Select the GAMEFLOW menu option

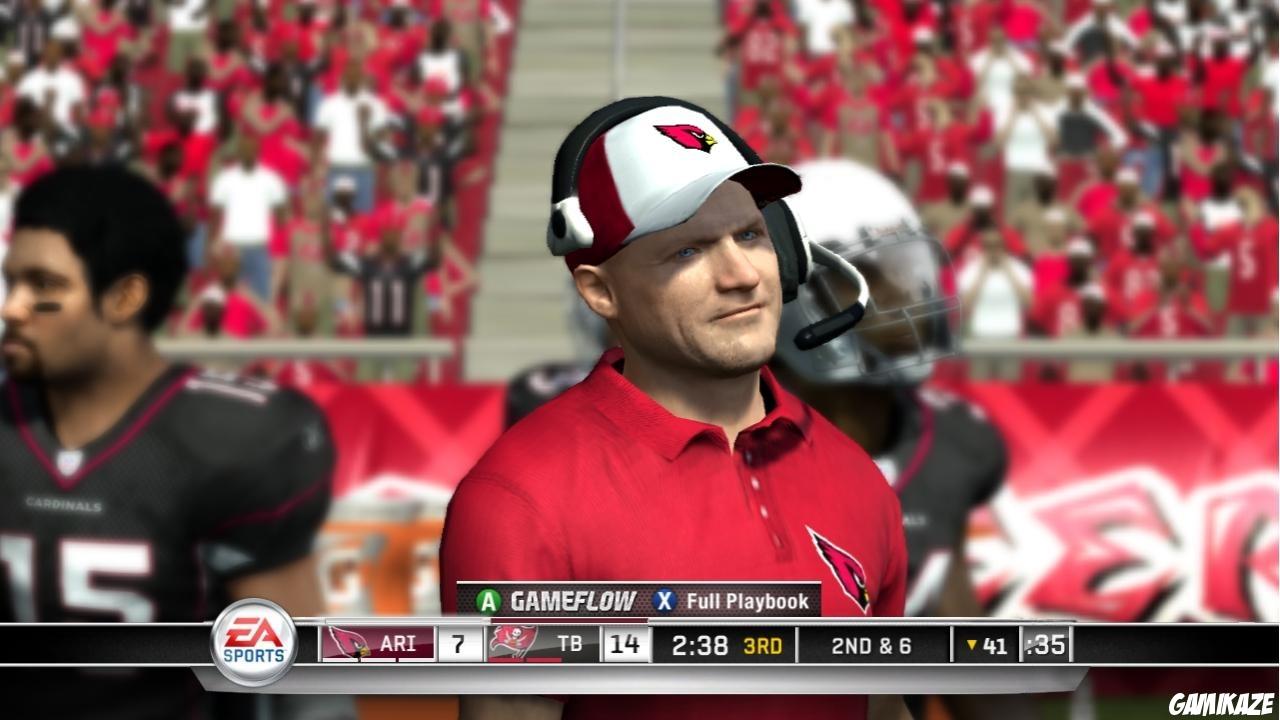tap(570, 601)
